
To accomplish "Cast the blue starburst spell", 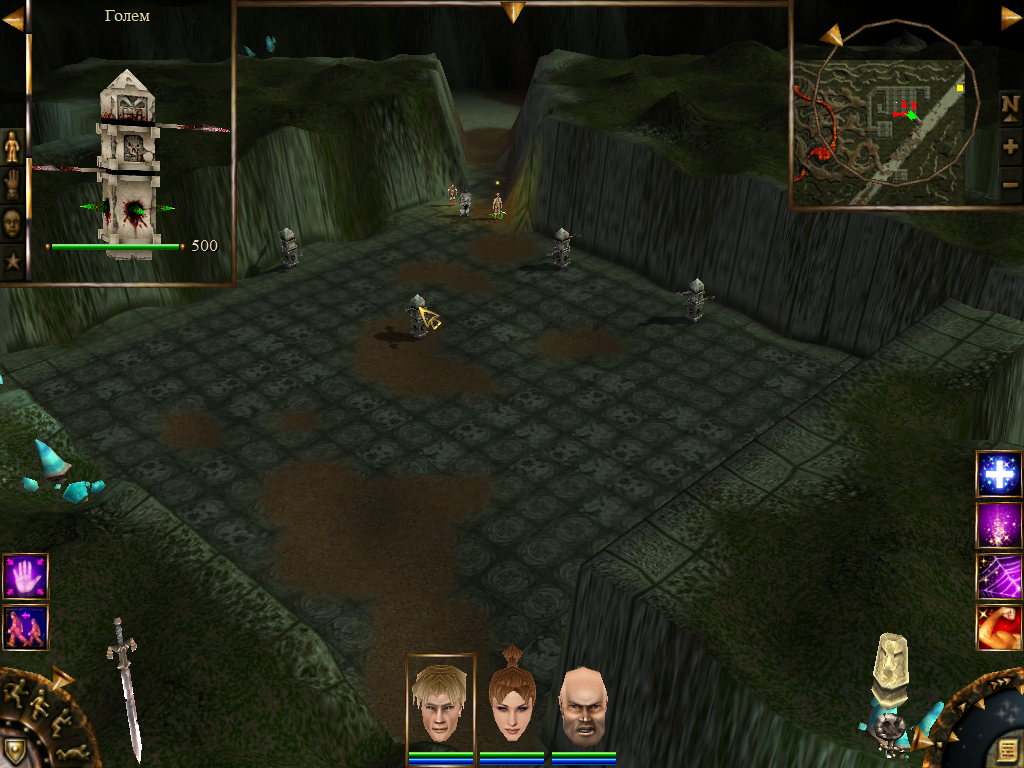I will (x=998, y=474).
